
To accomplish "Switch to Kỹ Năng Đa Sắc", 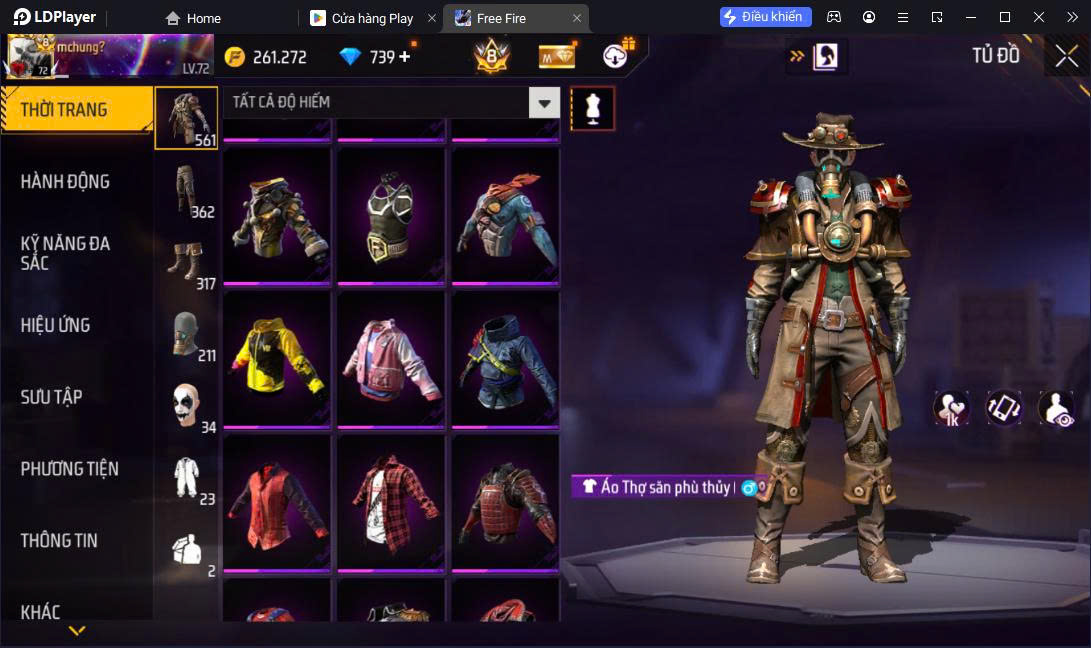I will (x=66, y=253).
